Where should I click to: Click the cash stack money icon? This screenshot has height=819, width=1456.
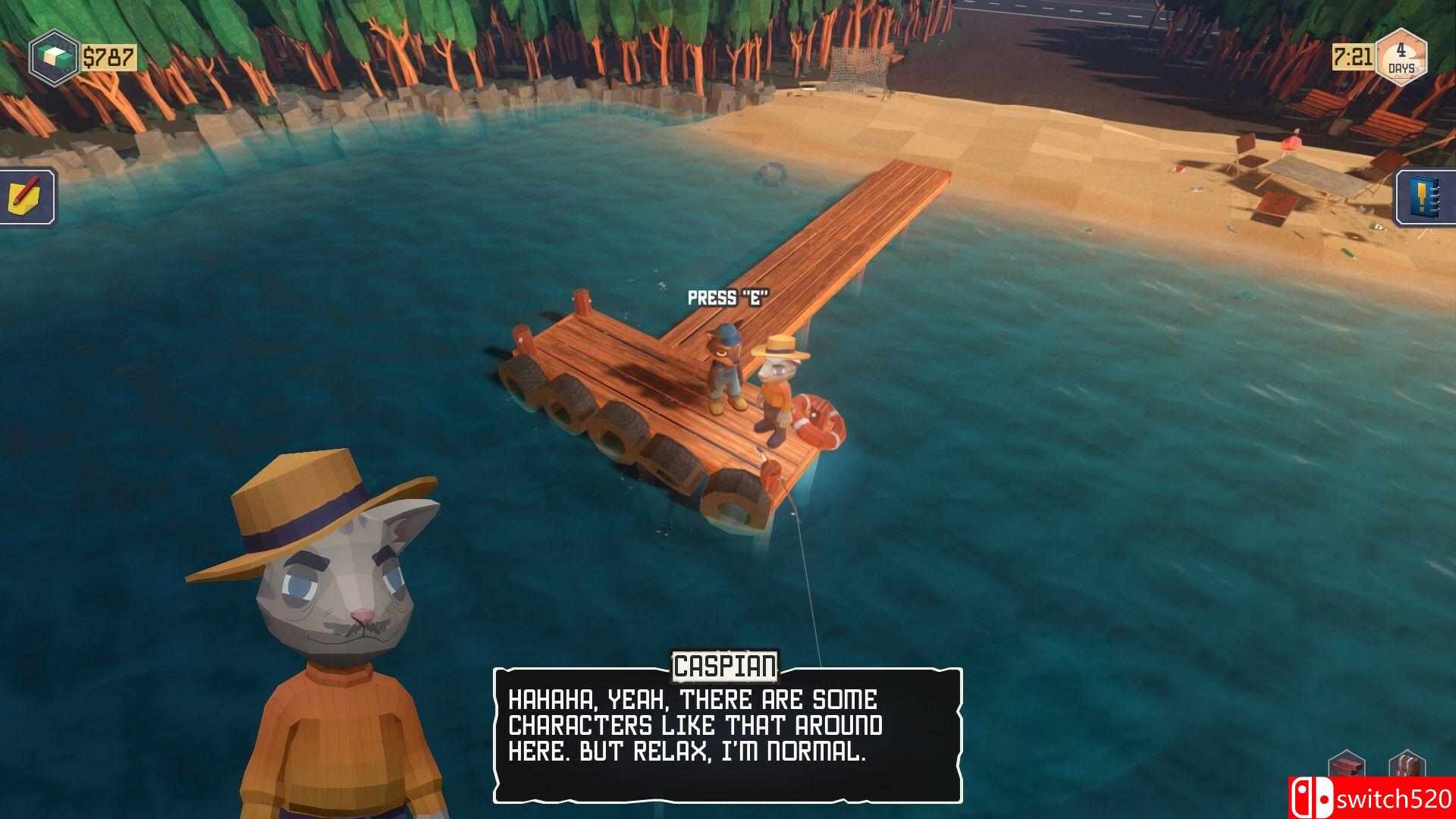[53, 58]
